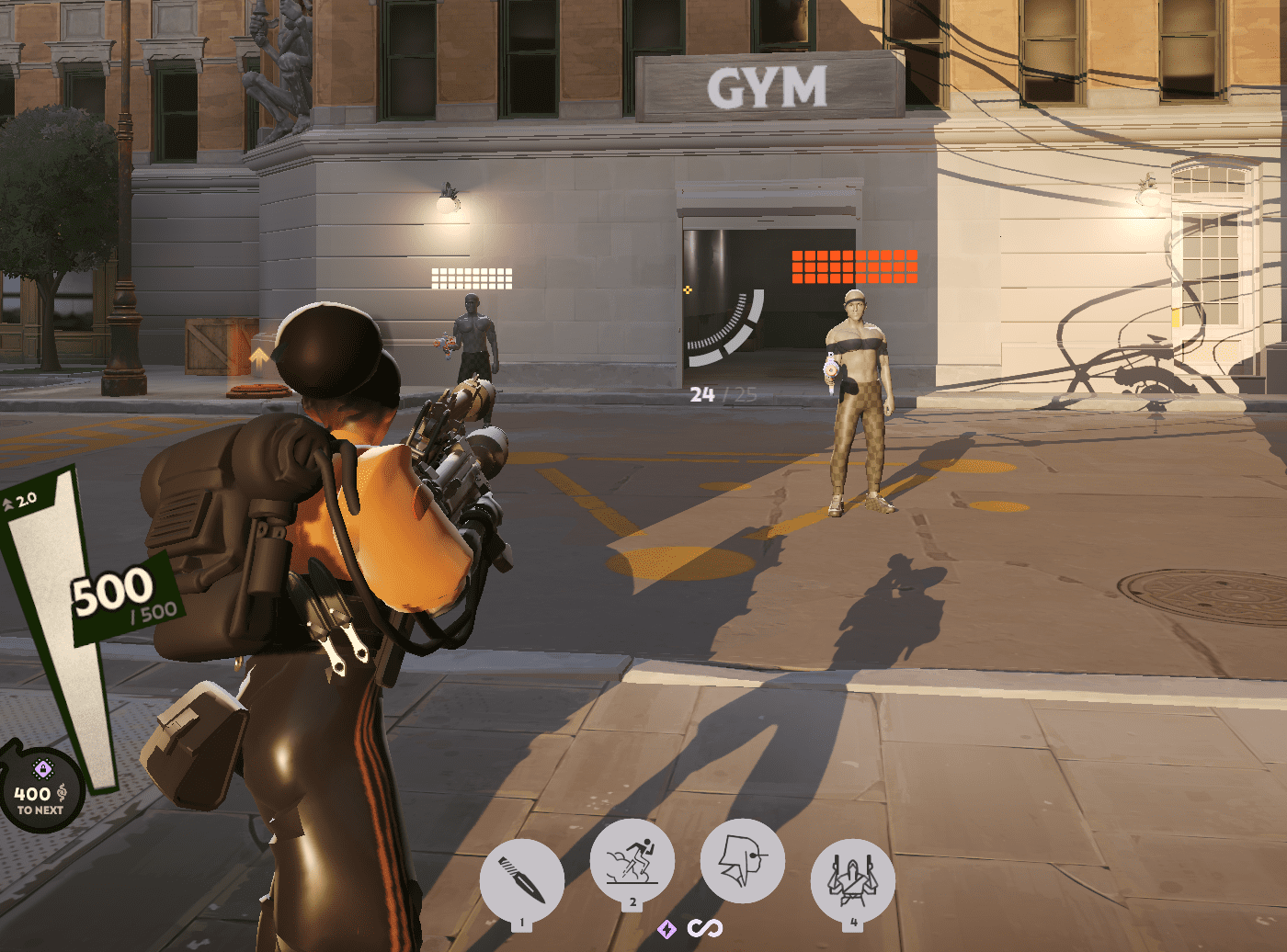Activate the throwing knife ability
The height and width of the screenshot is (952, 1287).
pyautogui.click(x=521, y=880)
